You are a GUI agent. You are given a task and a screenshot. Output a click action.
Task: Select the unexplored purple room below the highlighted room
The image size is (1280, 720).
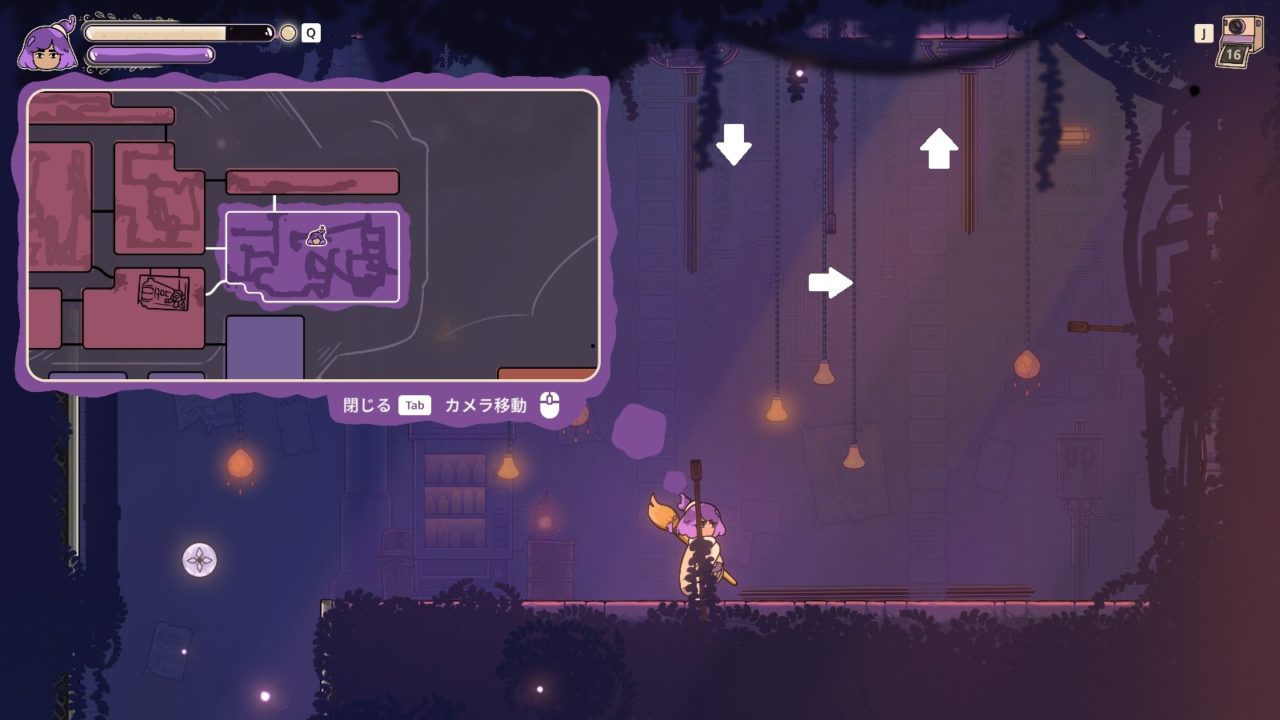(265, 347)
